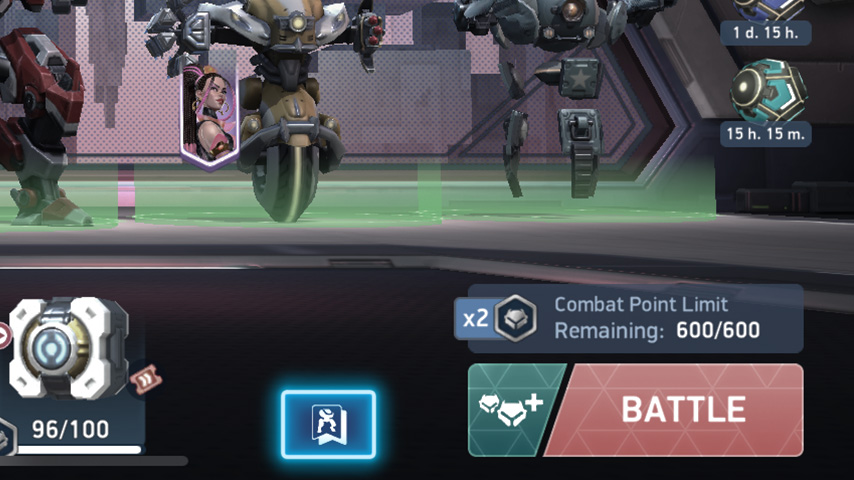
Task: Select the pilot portrait badge
Action: [x=207, y=116]
